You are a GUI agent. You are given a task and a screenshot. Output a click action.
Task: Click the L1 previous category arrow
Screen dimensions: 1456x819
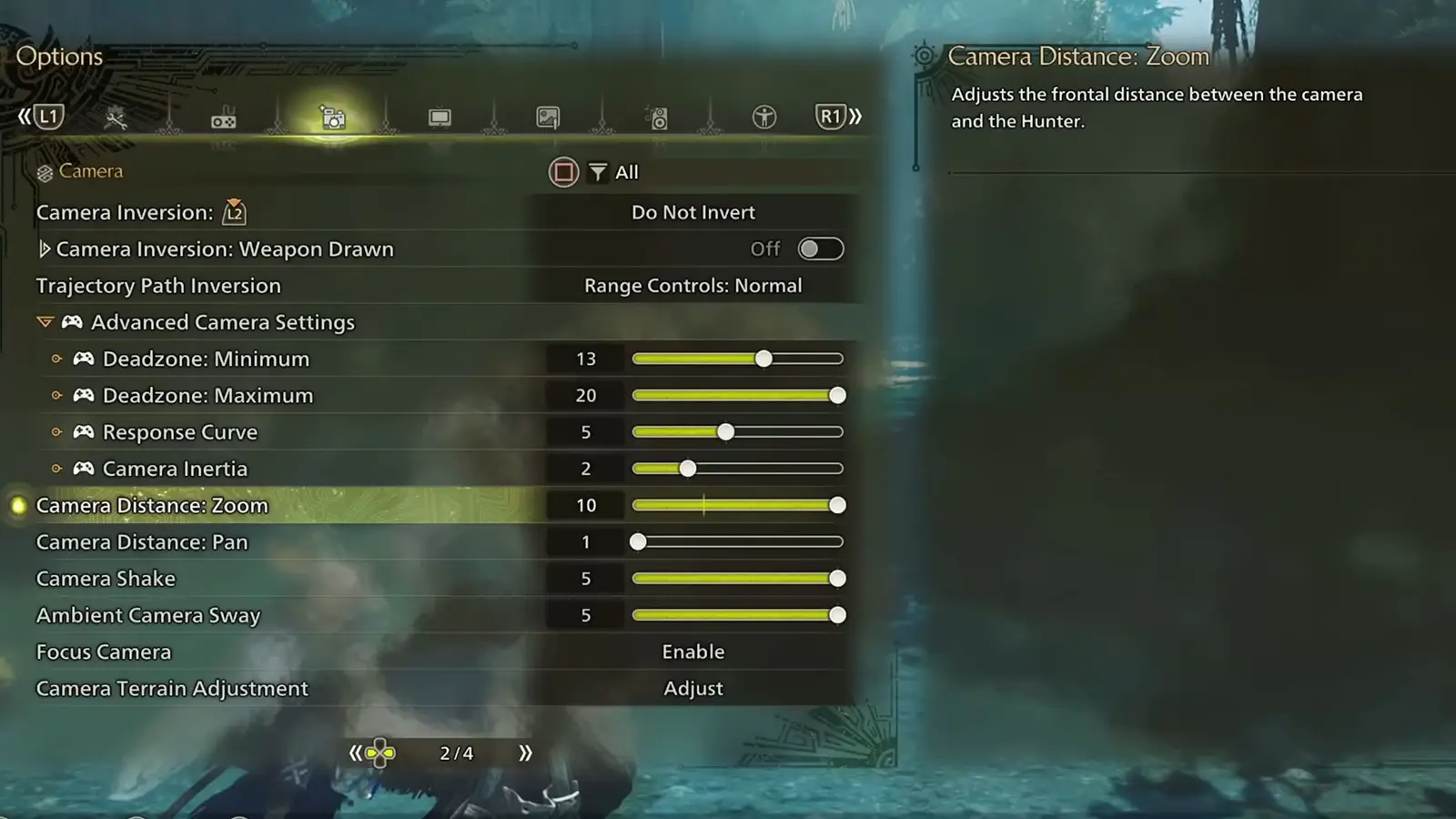click(x=47, y=116)
